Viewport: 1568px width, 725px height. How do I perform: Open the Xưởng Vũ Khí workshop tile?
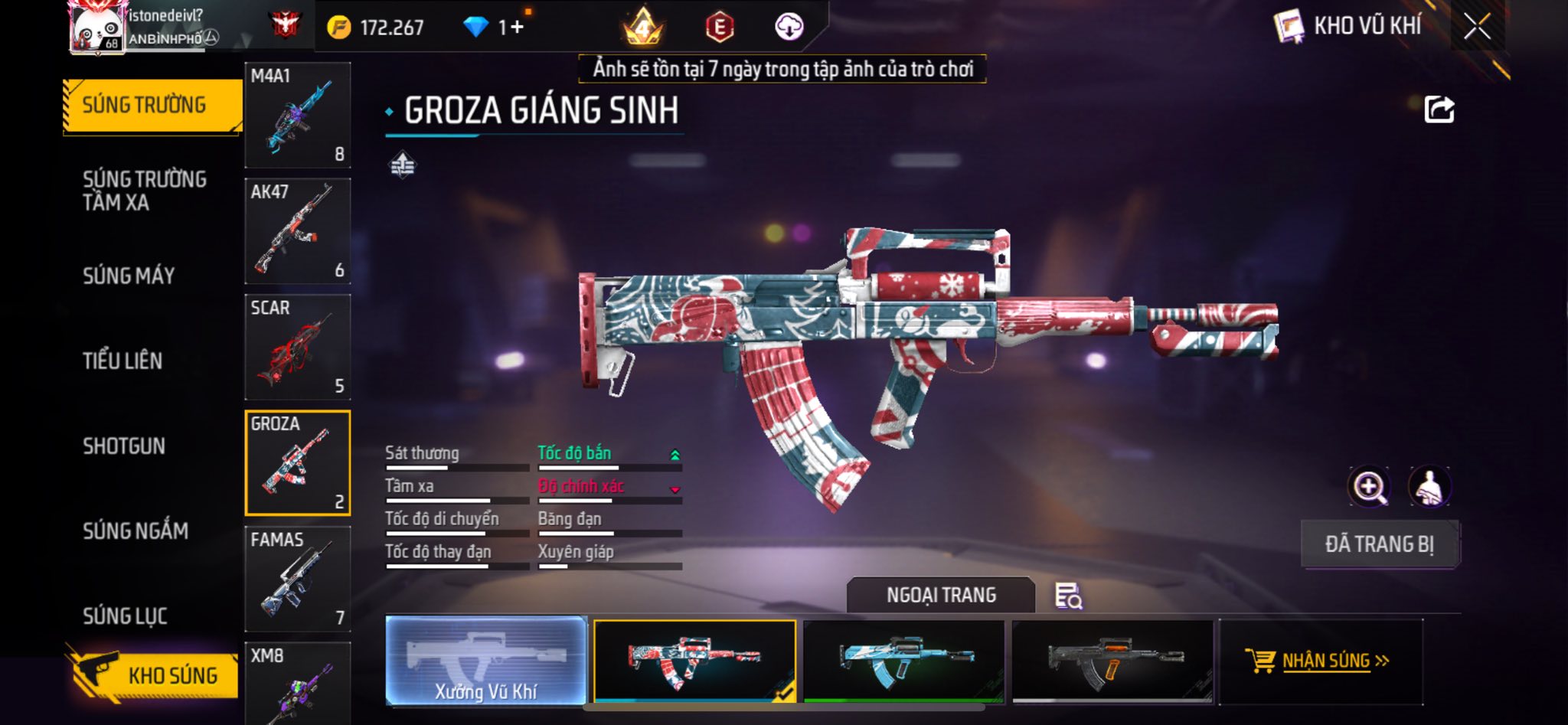click(x=486, y=660)
